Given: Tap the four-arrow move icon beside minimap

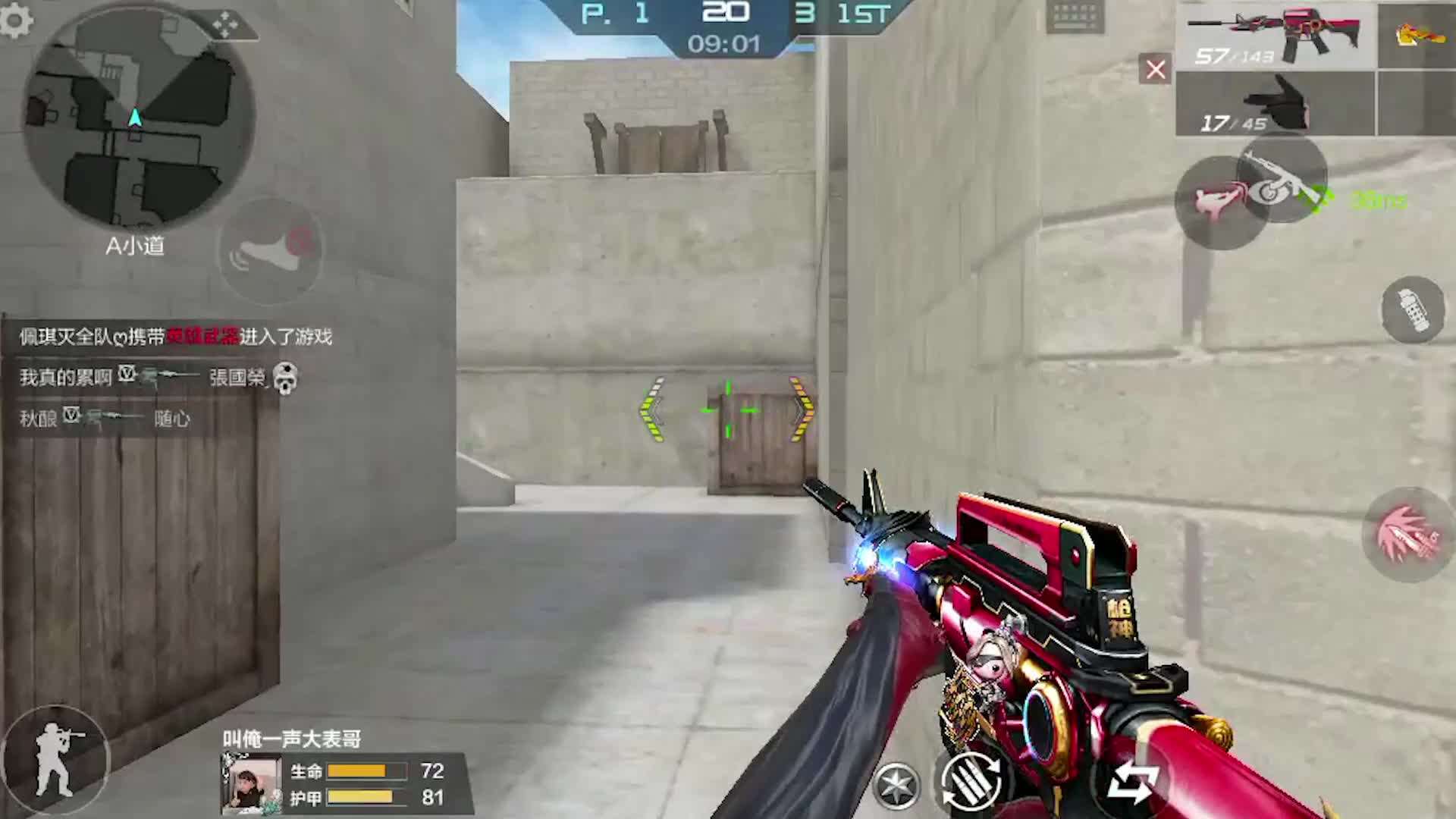Looking at the screenshot, I should click(x=224, y=24).
